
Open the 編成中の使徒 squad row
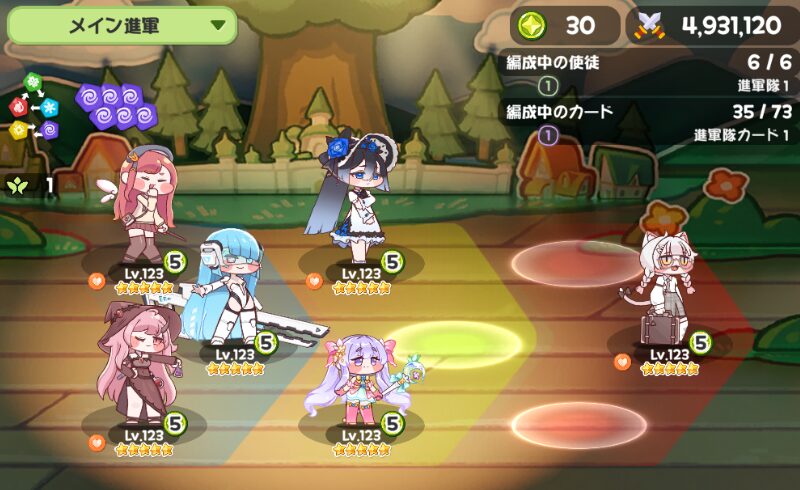coord(651,73)
